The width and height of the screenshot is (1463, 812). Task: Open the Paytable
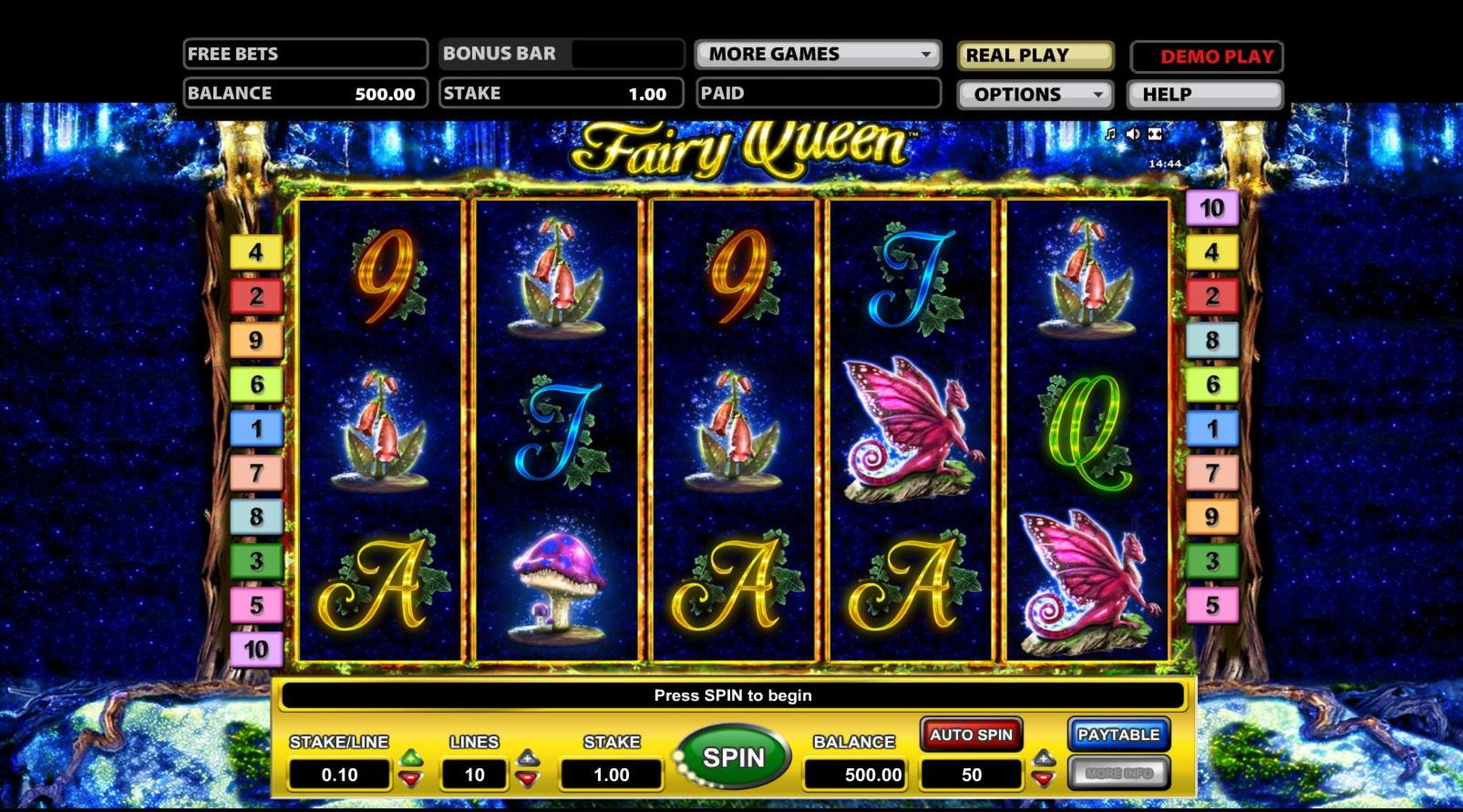(1118, 735)
